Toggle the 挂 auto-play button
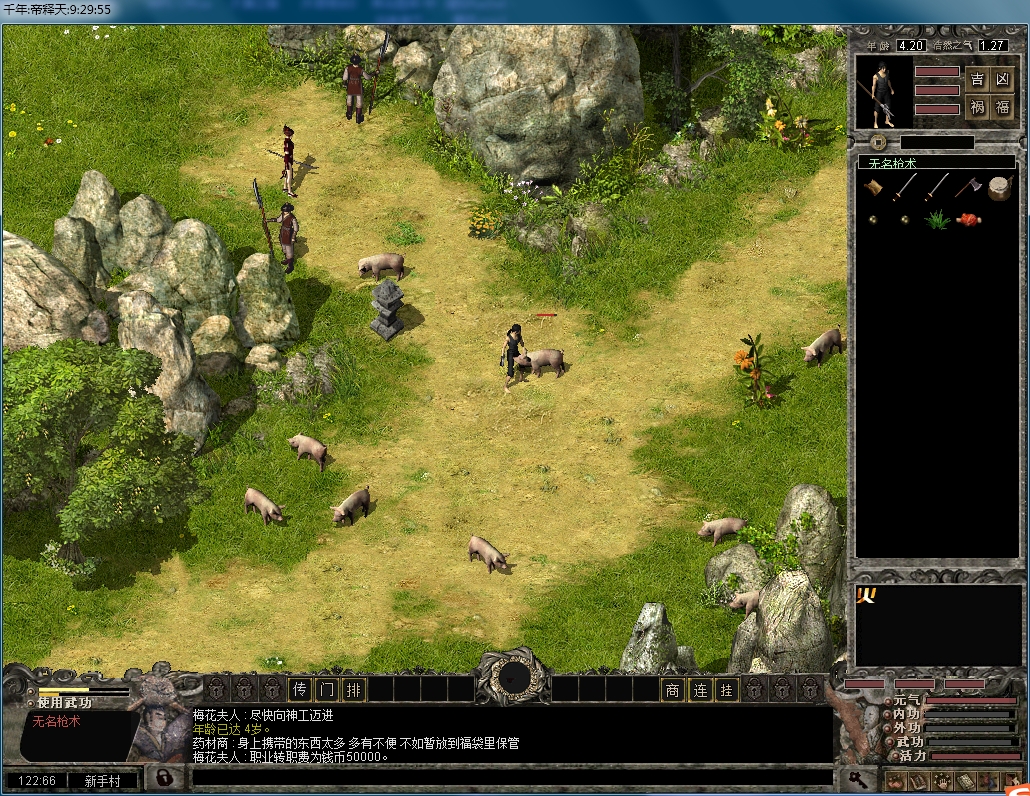This screenshot has width=1030, height=796. pyautogui.click(x=727, y=689)
